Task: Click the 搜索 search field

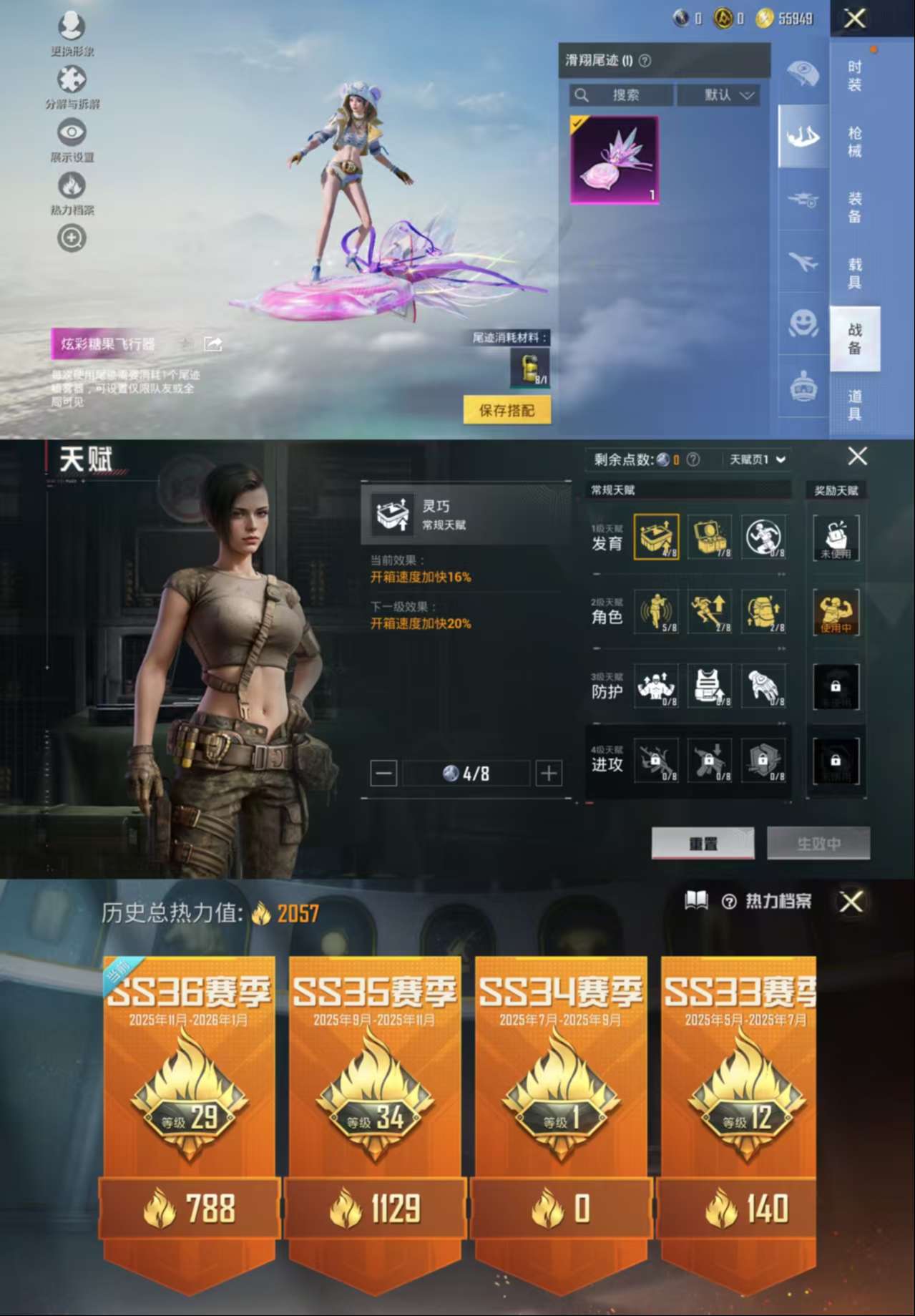Action: 622,95
